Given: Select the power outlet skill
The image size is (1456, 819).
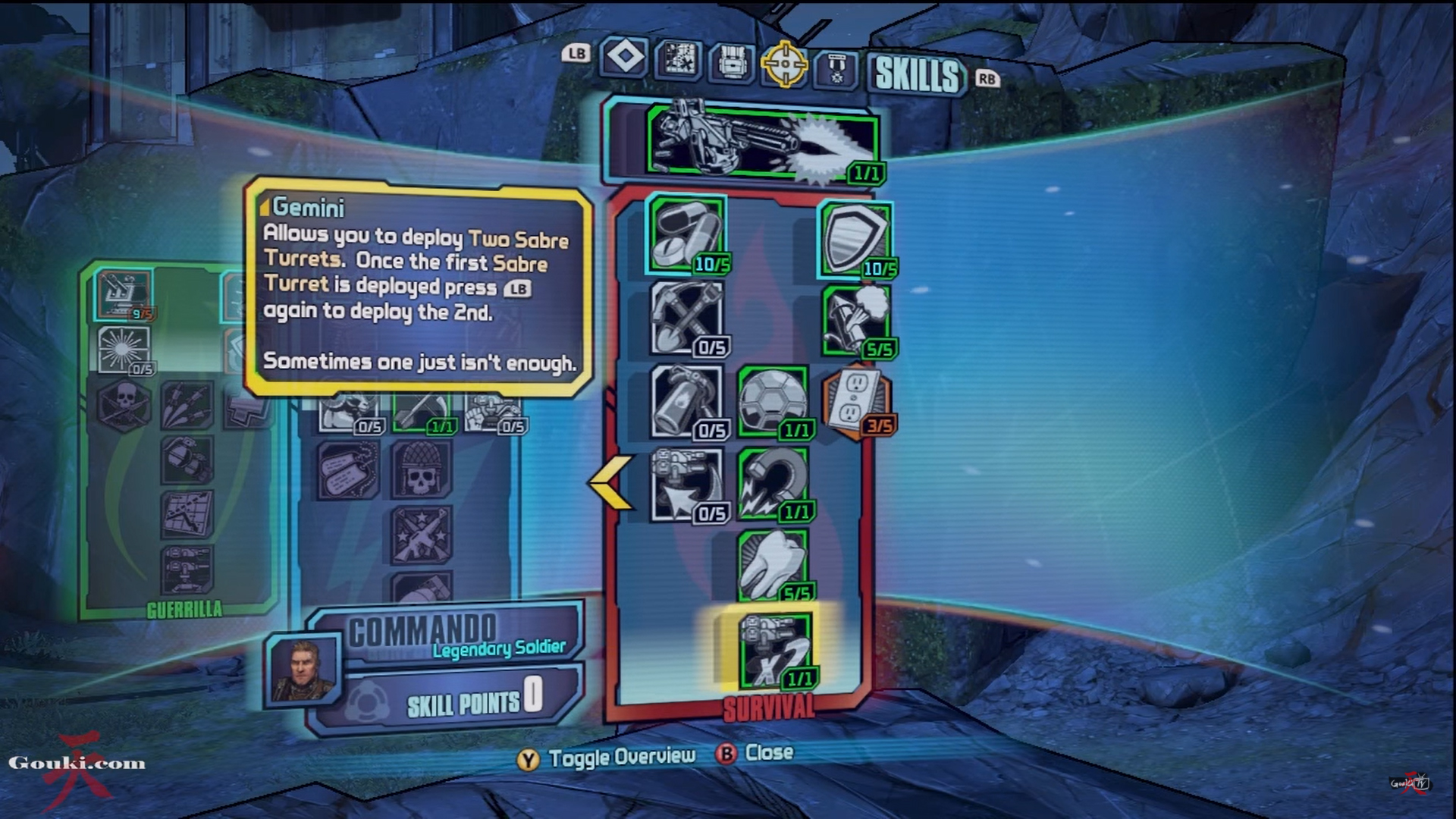Looking at the screenshot, I should click(855, 402).
